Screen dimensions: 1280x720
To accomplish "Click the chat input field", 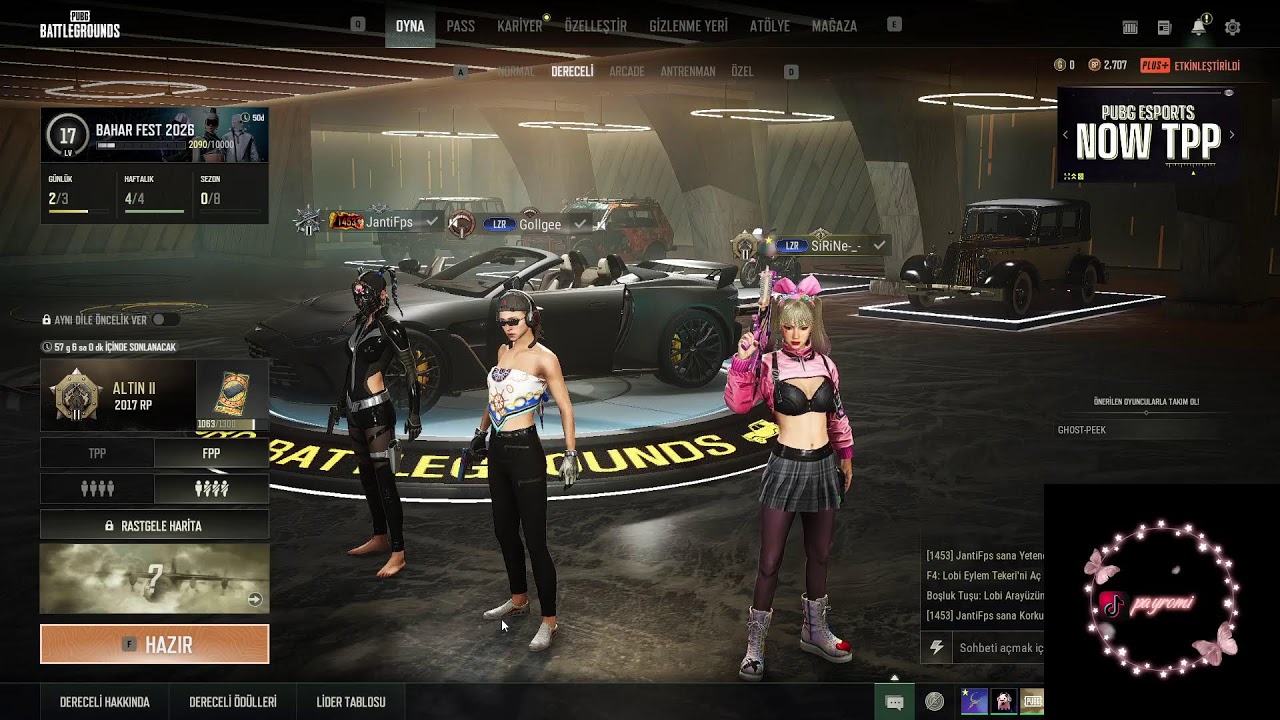I will pyautogui.click(x=998, y=648).
